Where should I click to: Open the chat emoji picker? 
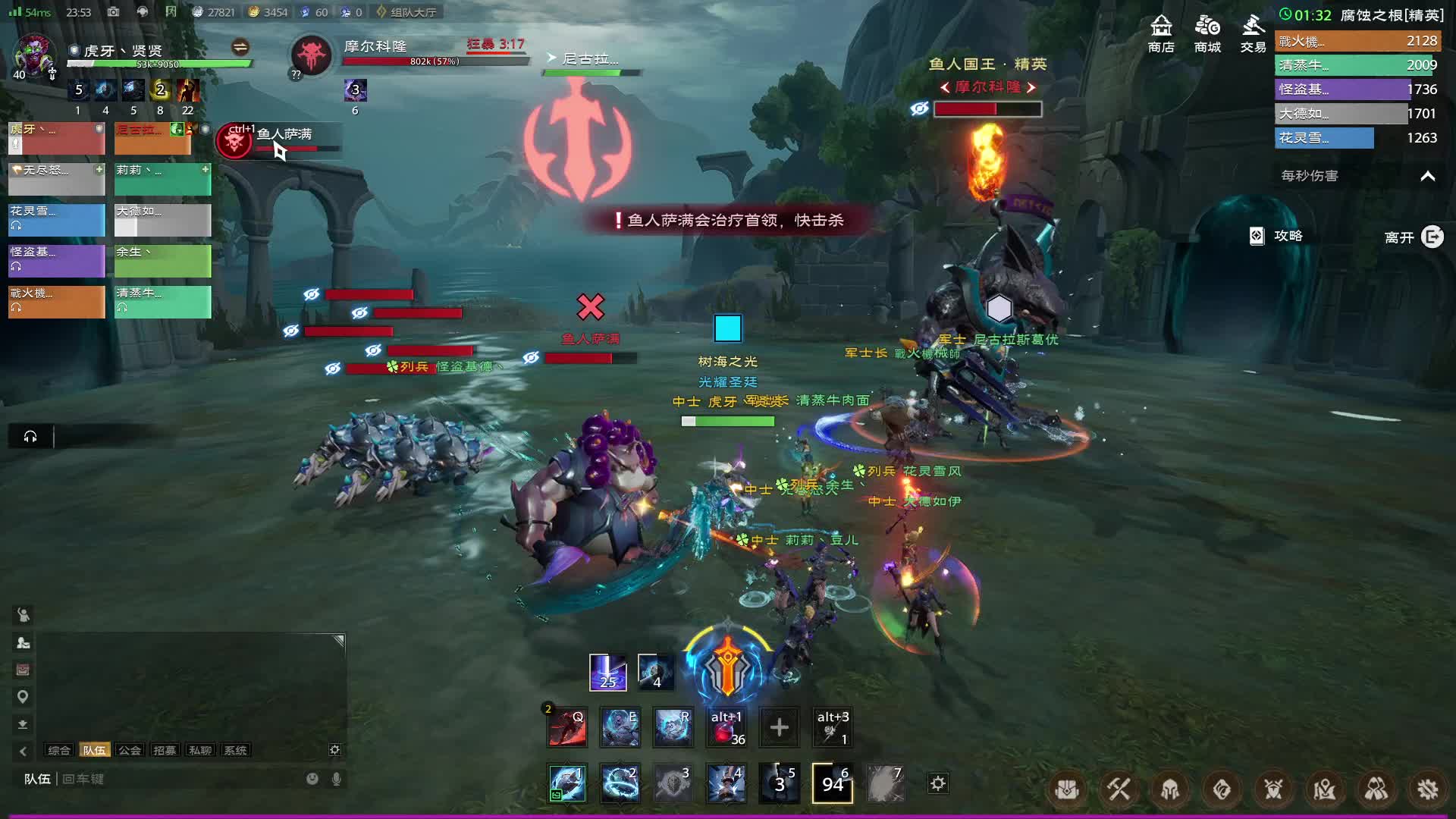[x=312, y=779]
